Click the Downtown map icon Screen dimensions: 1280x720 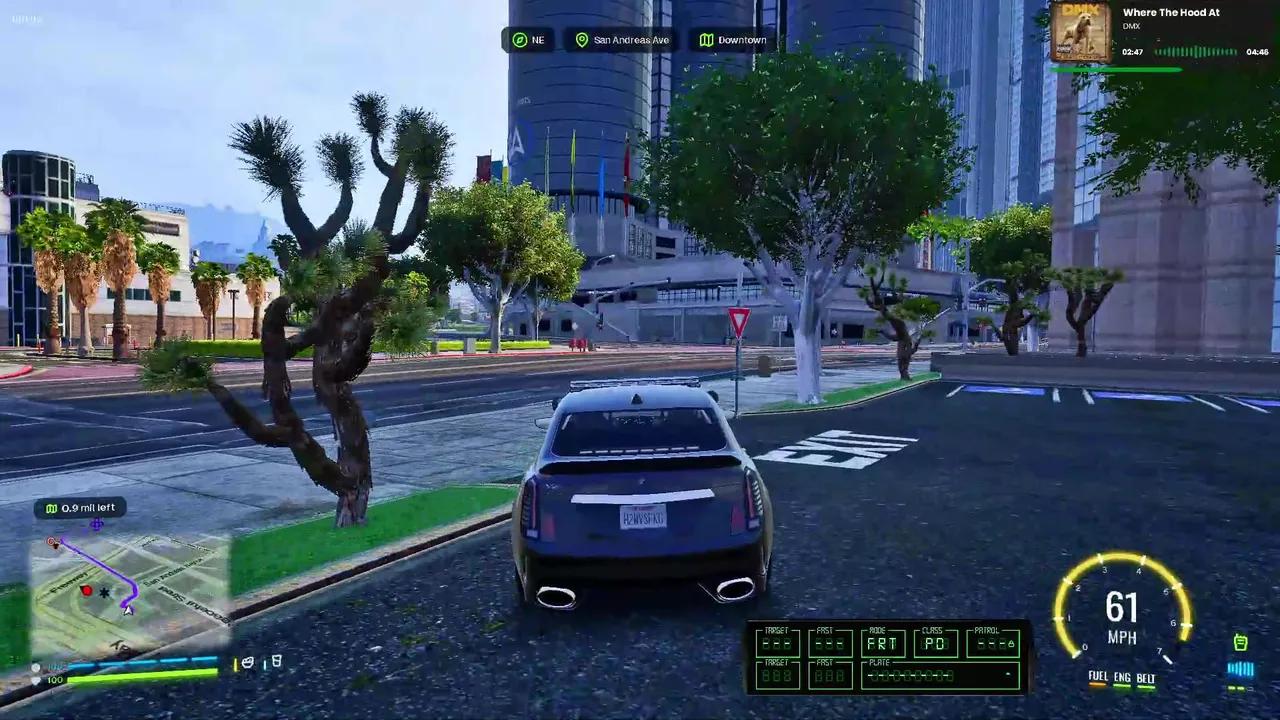(x=708, y=40)
